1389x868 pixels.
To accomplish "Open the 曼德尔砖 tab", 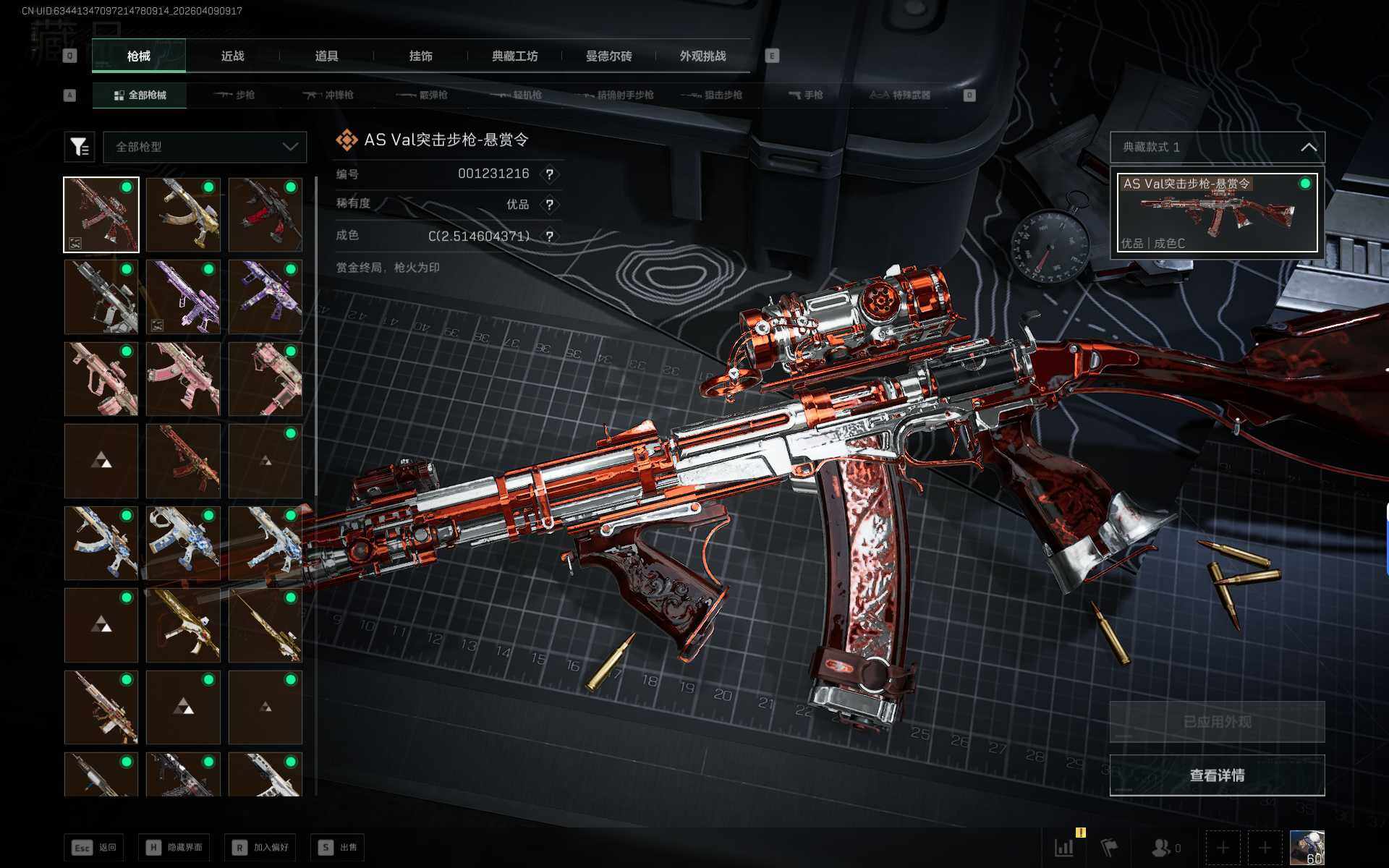I will pos(608,56).
